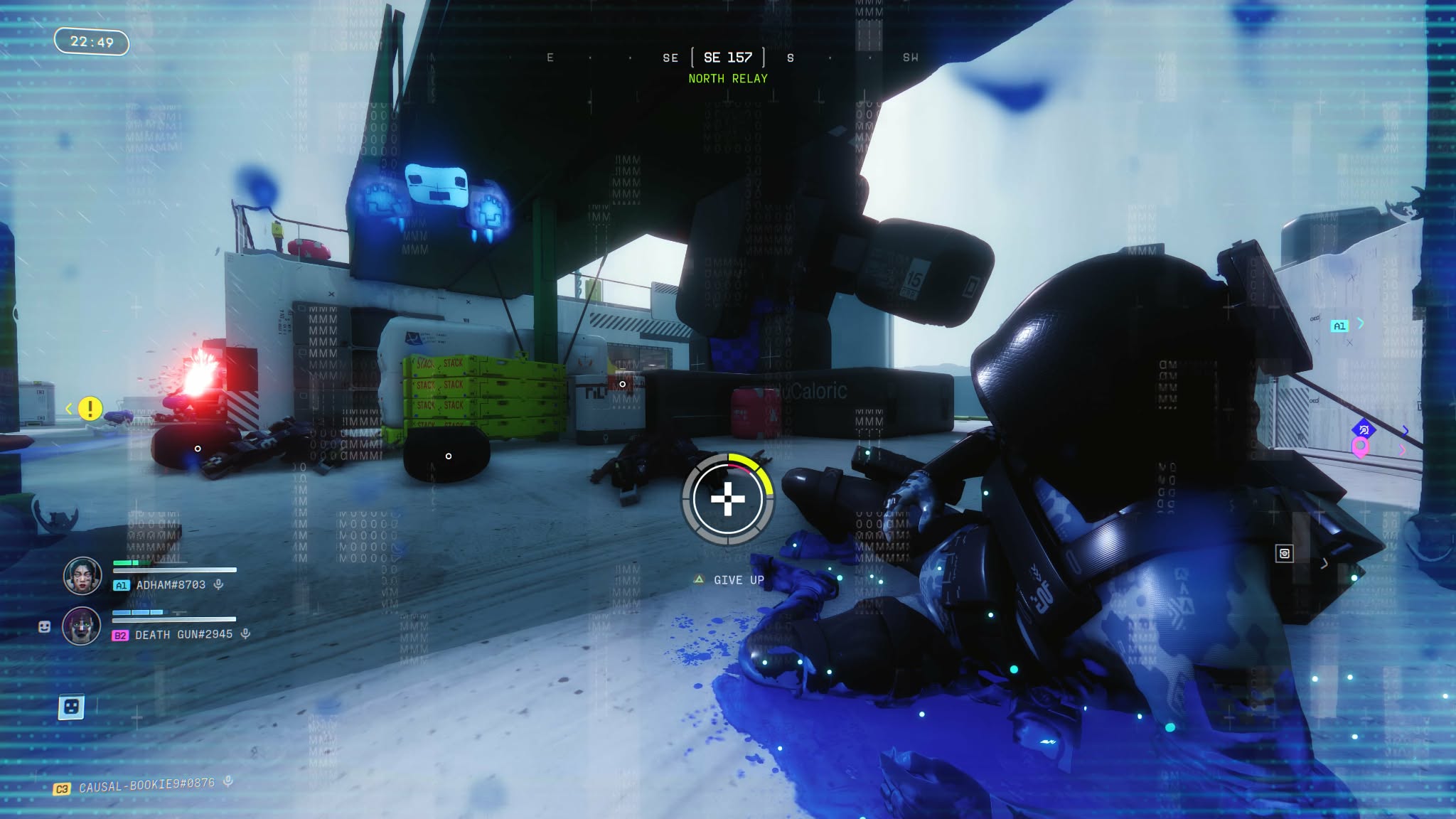Toggle the microphone icon beside ADHAM#8703
This screenshot has height=819, width=1456.
pos(219,584)
